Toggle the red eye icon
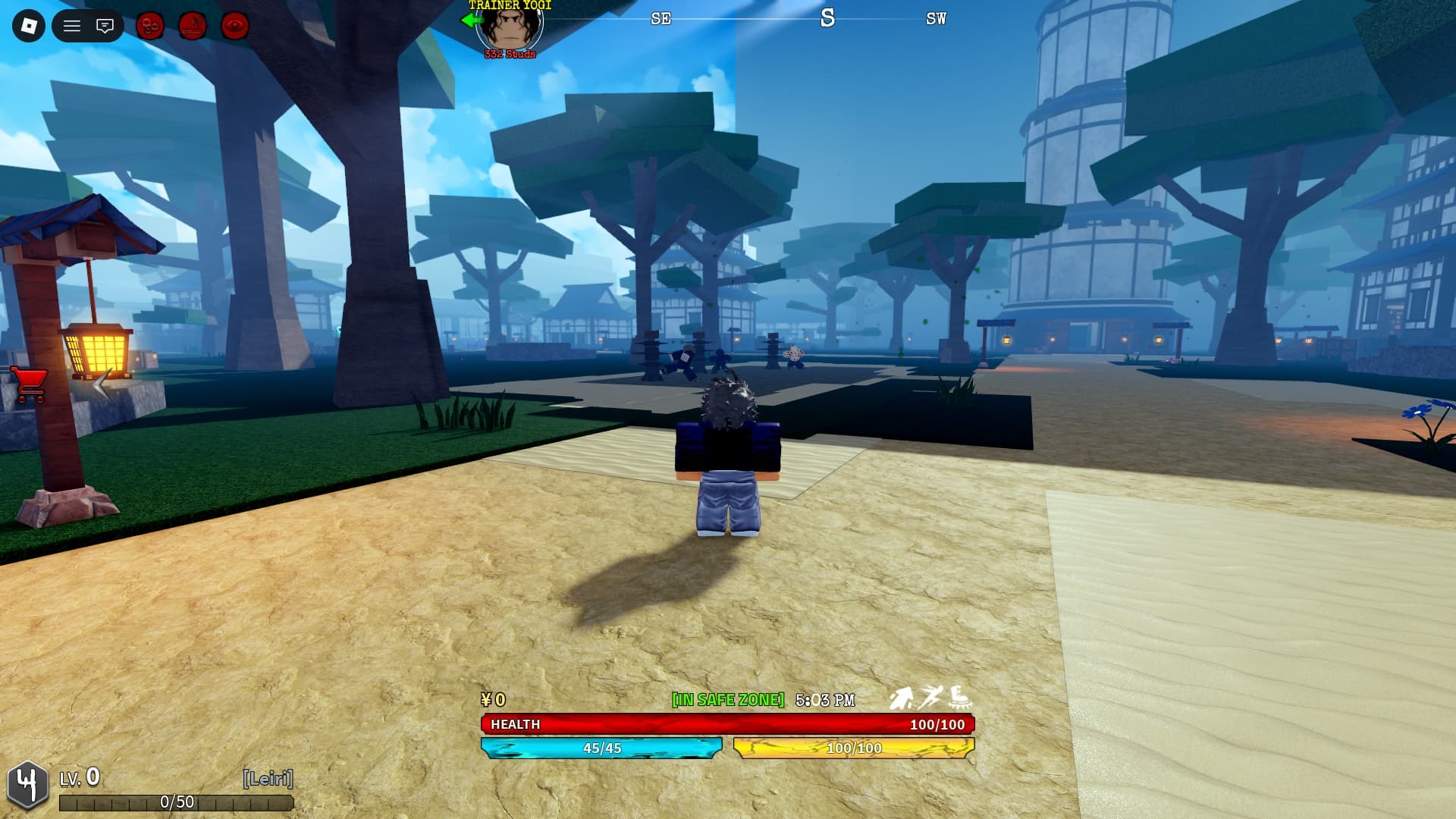The image size is (1456, 819). (x=235, y=27)
